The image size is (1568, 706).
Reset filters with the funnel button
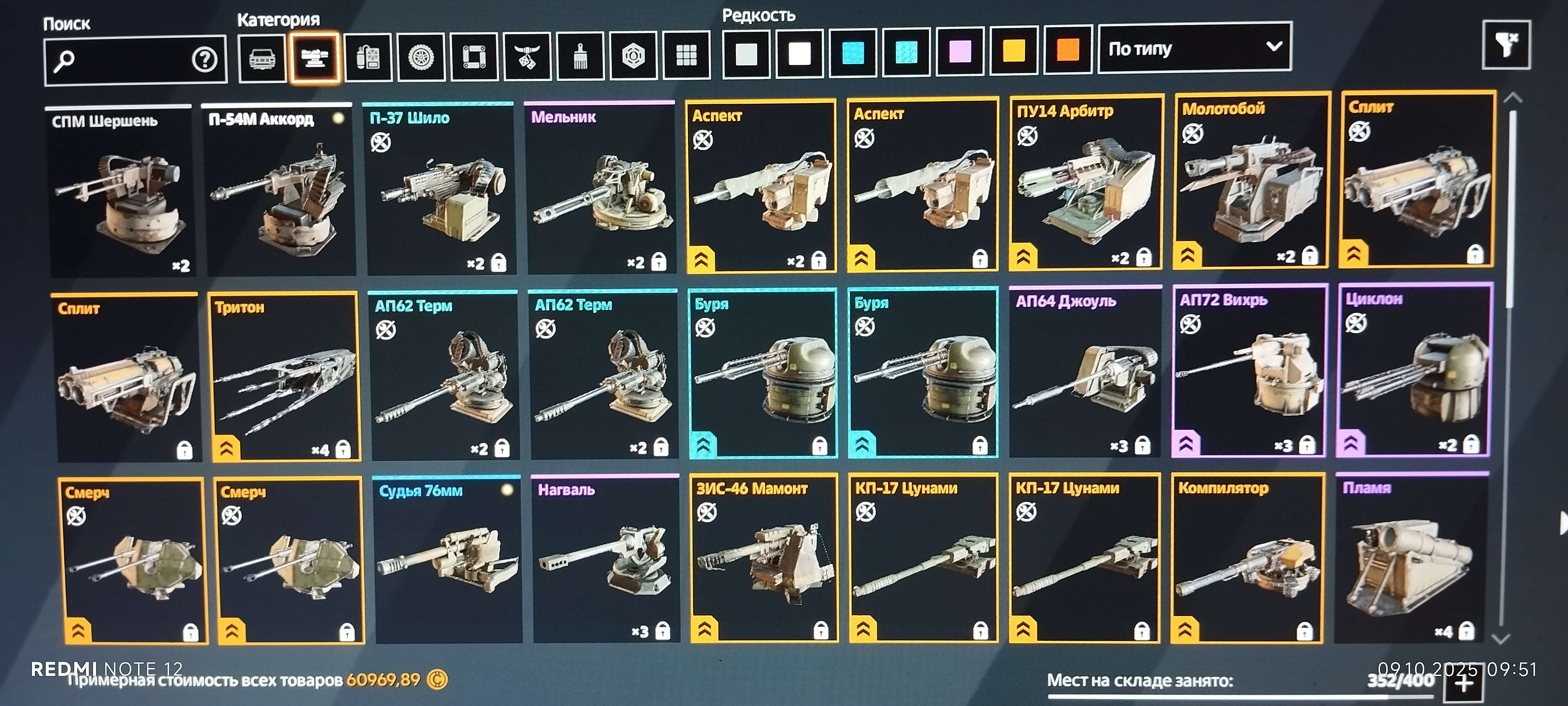(1506, 44)
